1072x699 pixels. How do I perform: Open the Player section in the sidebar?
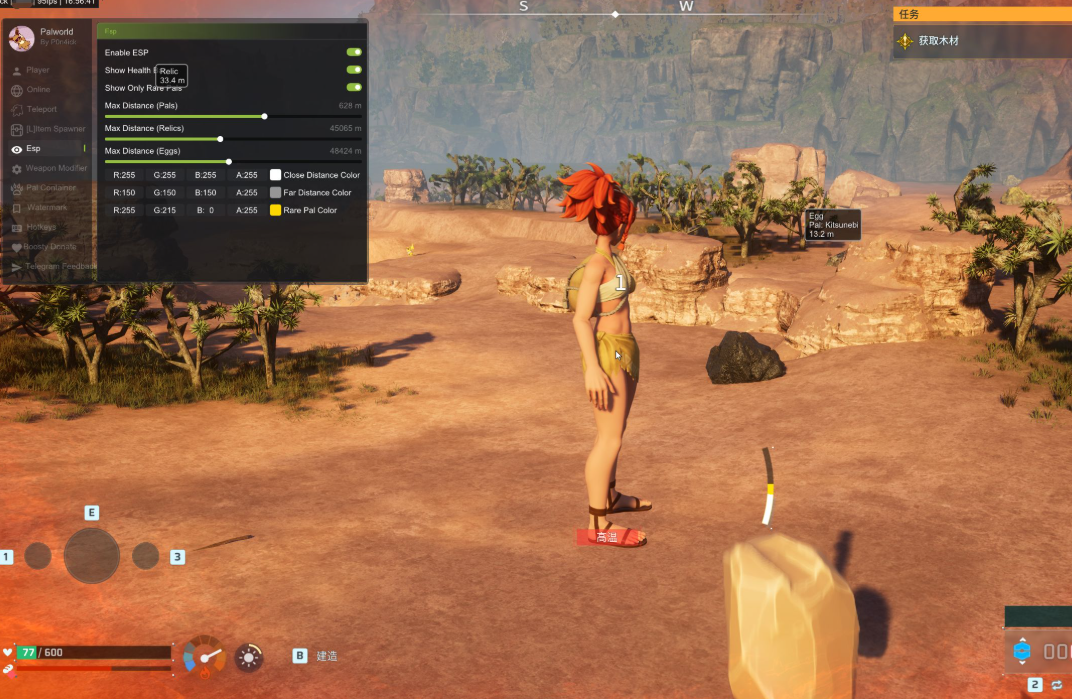tap(38, 70)
